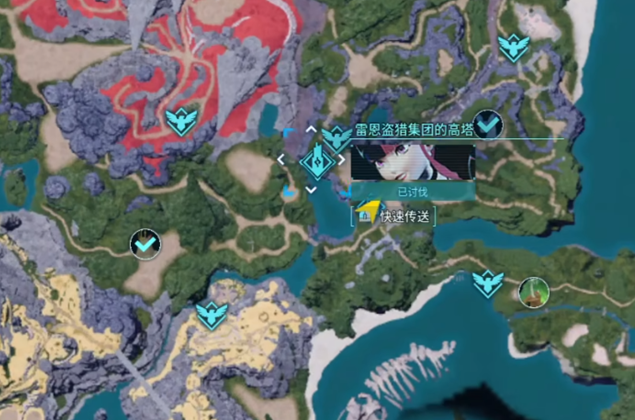Select the eagle waypoint near the red lava zone
635x420 pixels.
(x=180, y=122)
